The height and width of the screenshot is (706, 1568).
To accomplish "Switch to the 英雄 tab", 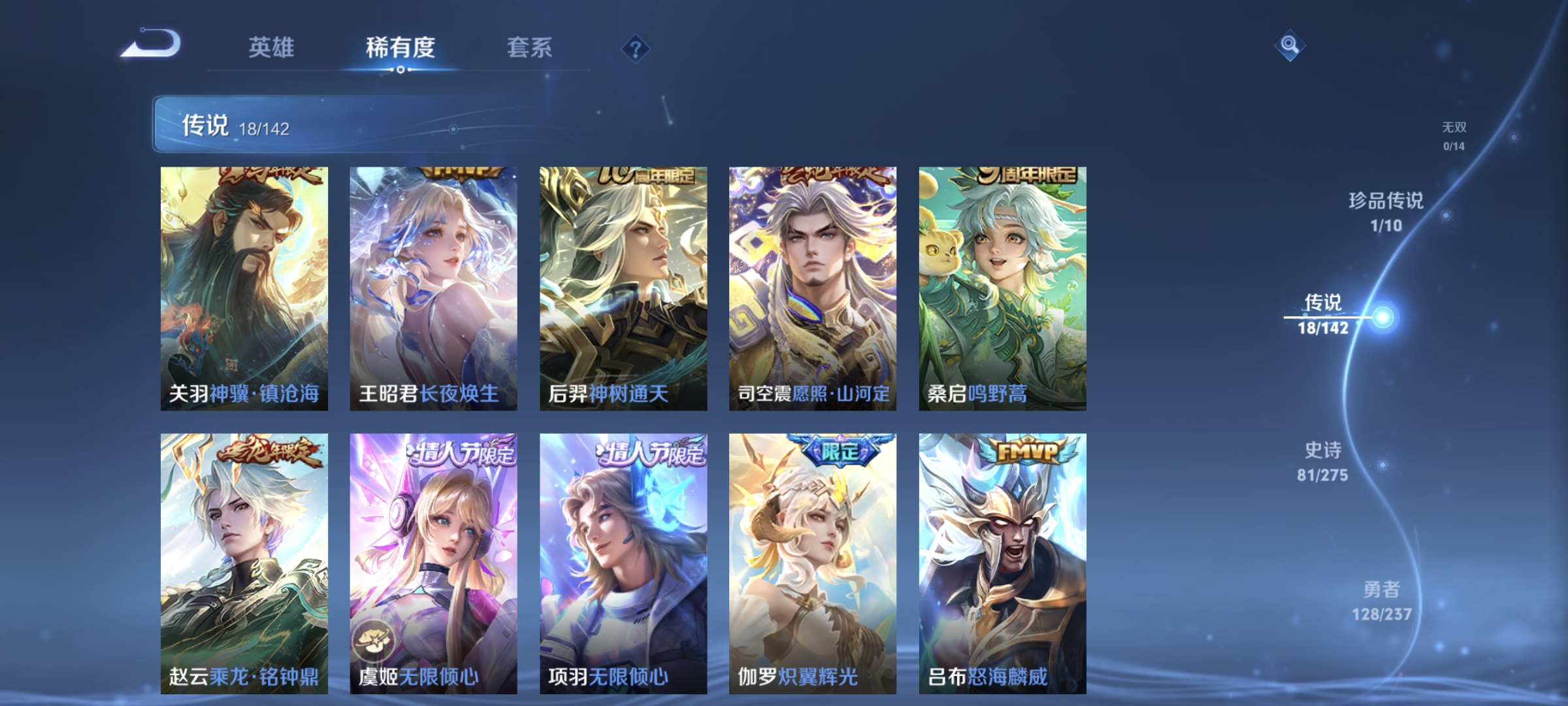I will (272, 47).
